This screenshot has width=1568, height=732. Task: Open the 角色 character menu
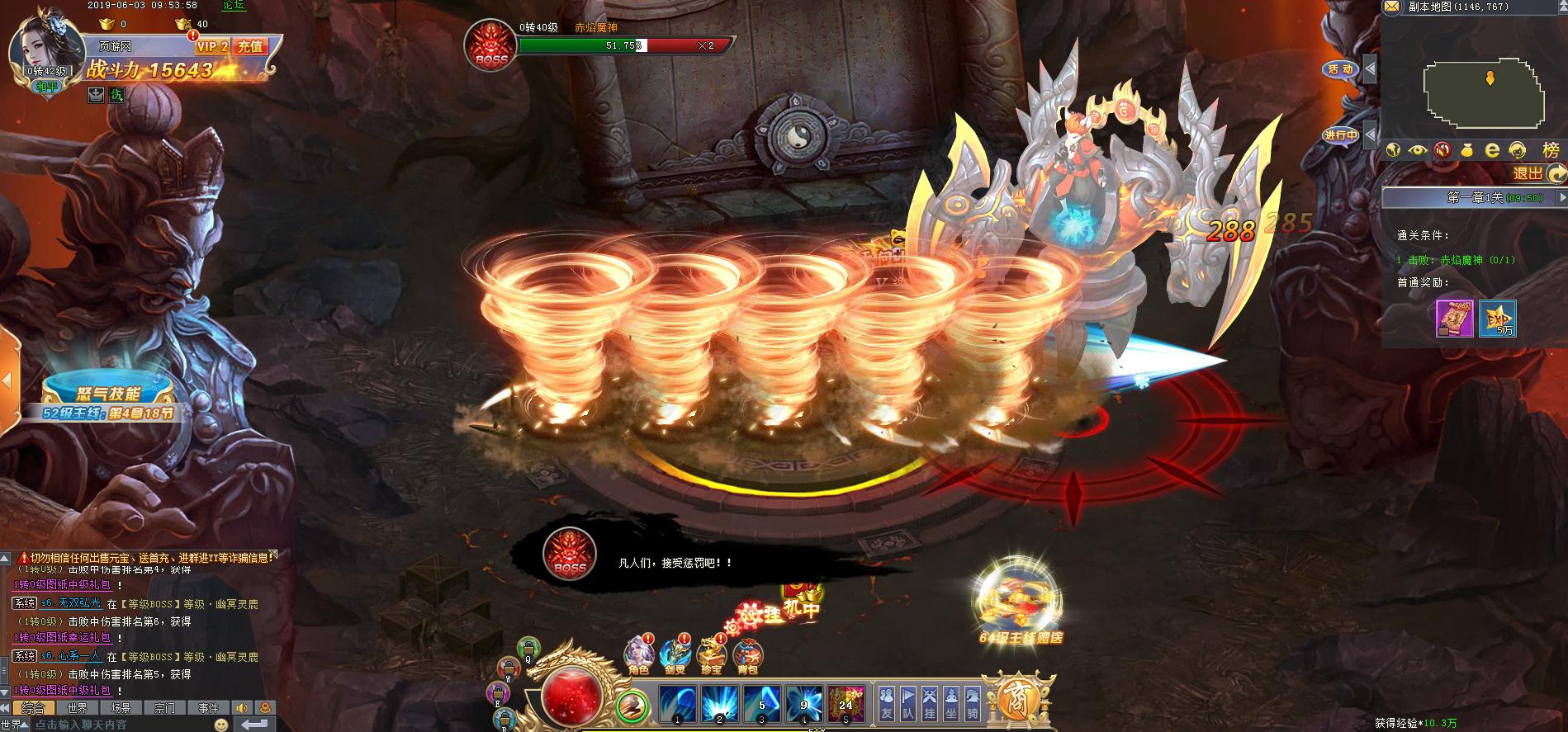coord(639,654)
